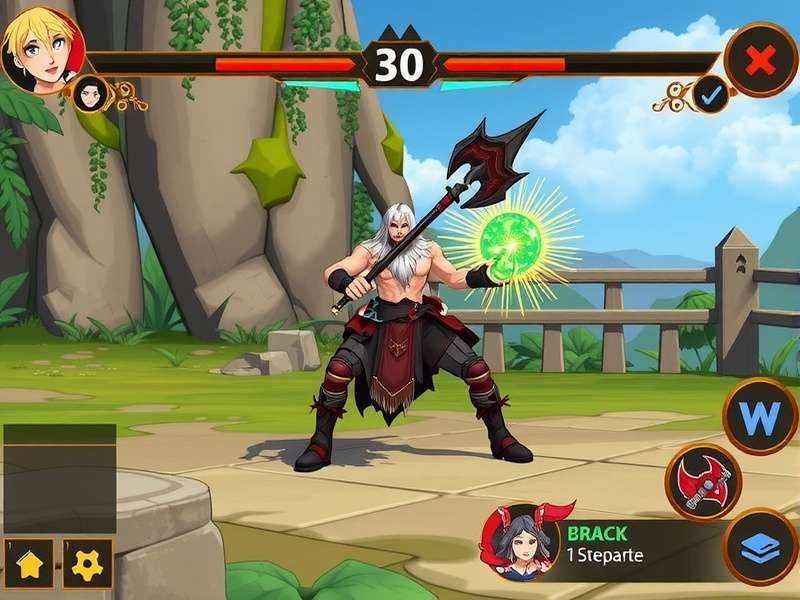Open settings with the gear icon

pos(88,565)
